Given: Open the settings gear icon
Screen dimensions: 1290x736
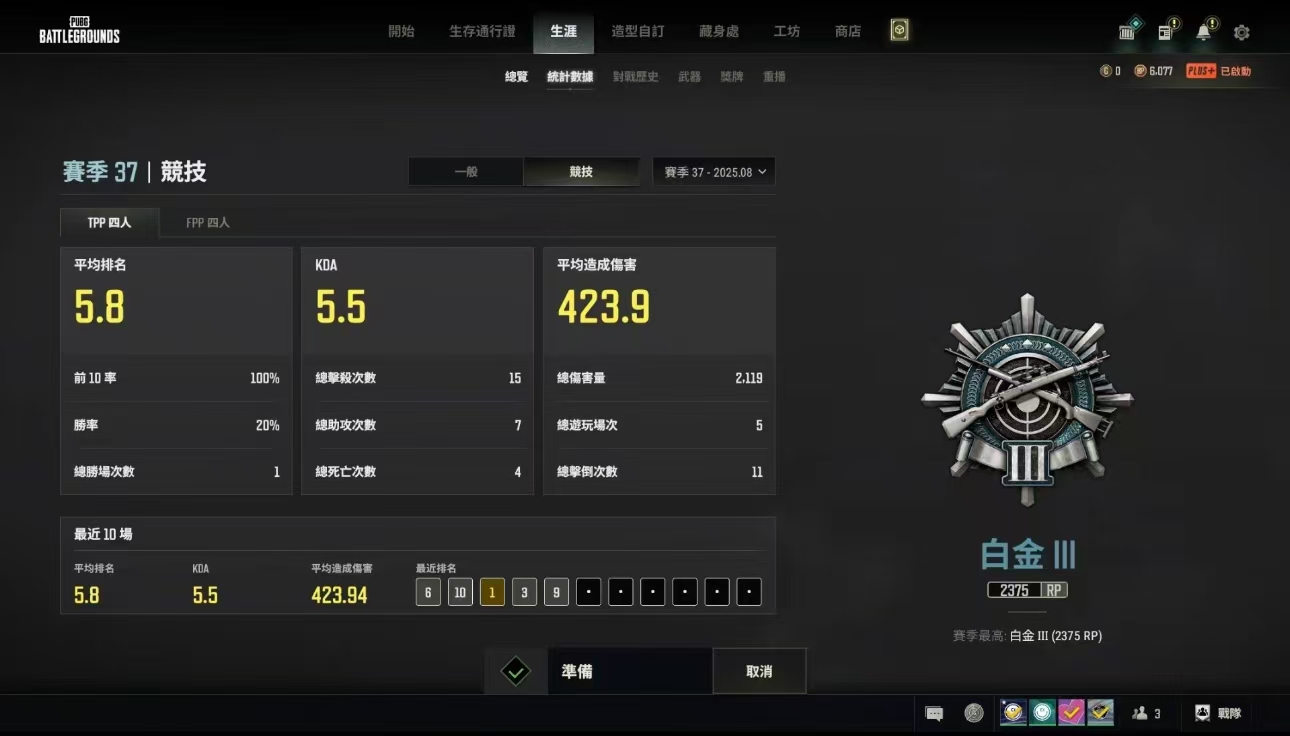Looking at the screenshot, I should 1241,32.
